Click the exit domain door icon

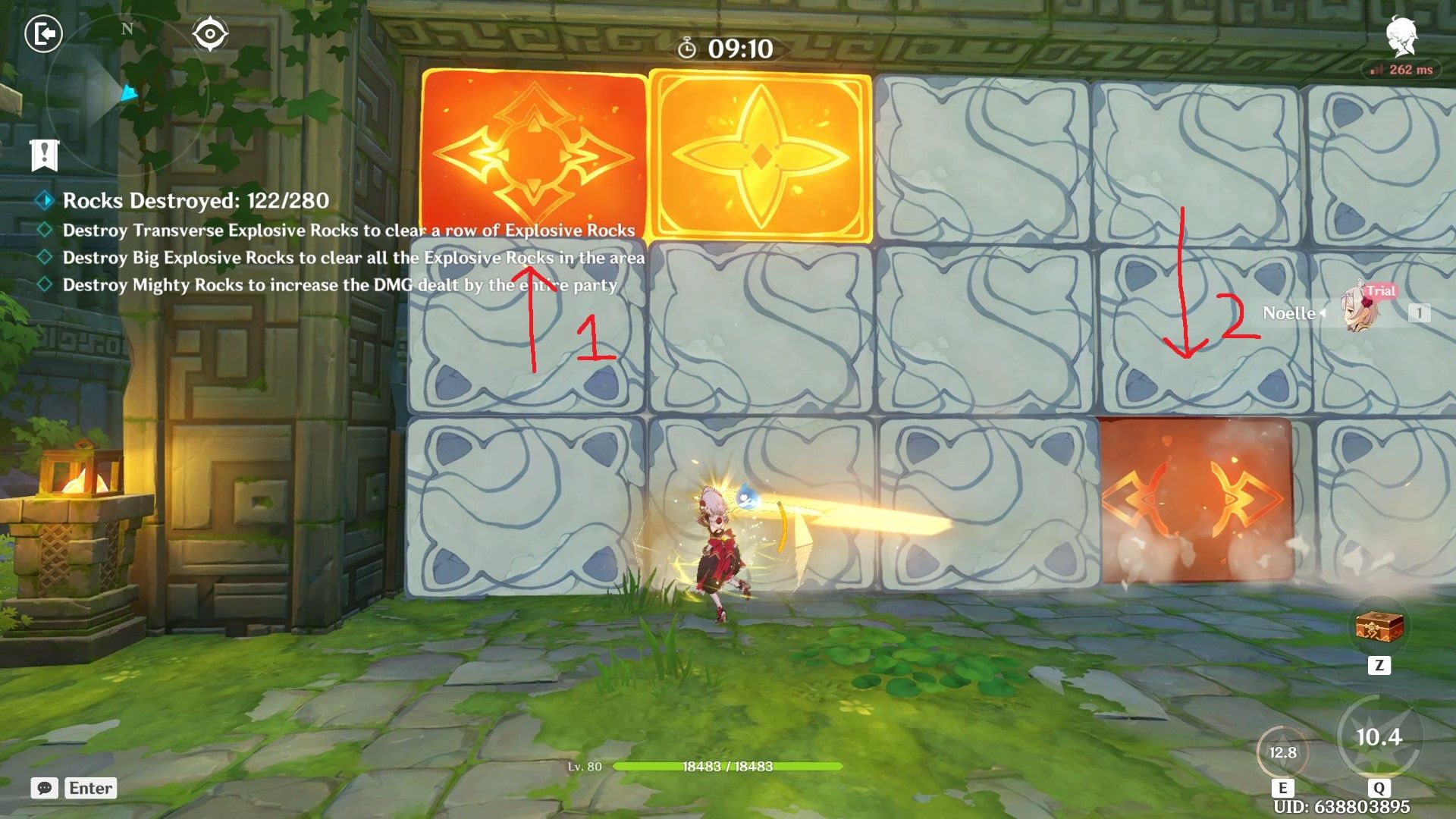[x=44, y=33]
